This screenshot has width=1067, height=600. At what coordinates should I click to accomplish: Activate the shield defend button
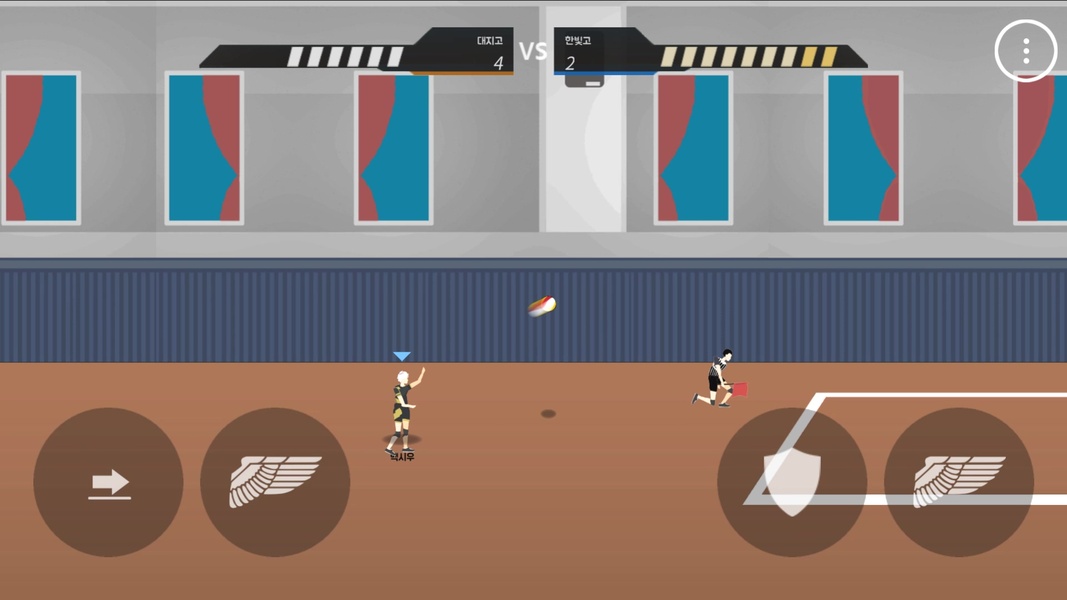[x=791, y=482]
